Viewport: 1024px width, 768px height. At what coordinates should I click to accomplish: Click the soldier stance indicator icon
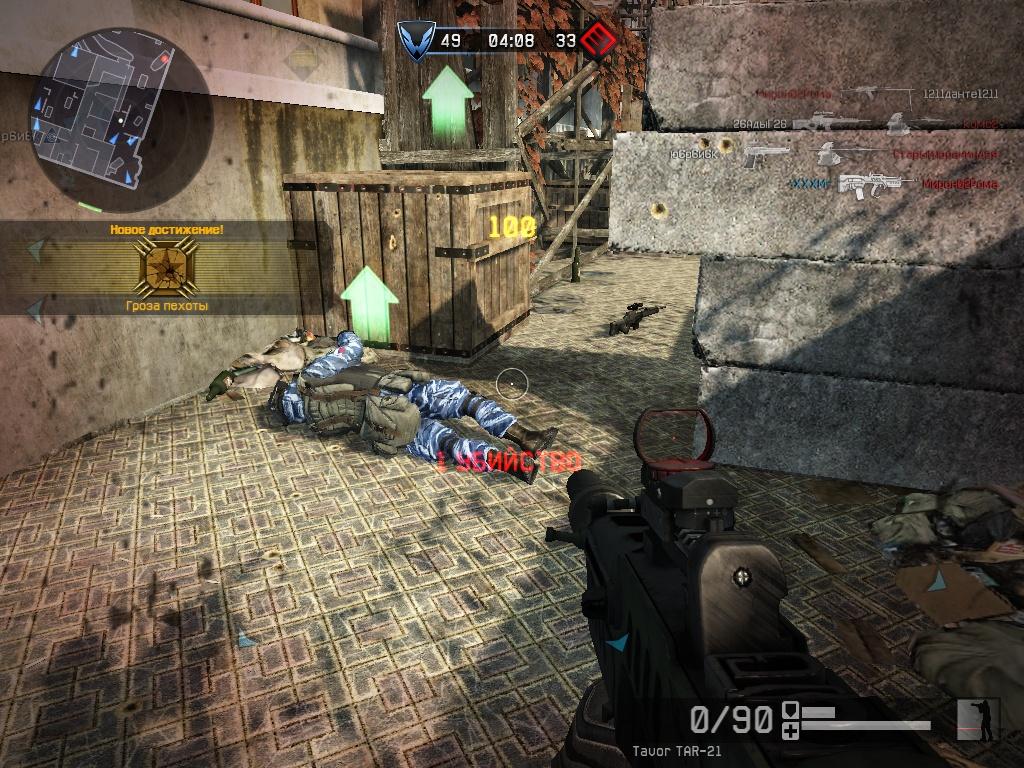coord(979,718)
